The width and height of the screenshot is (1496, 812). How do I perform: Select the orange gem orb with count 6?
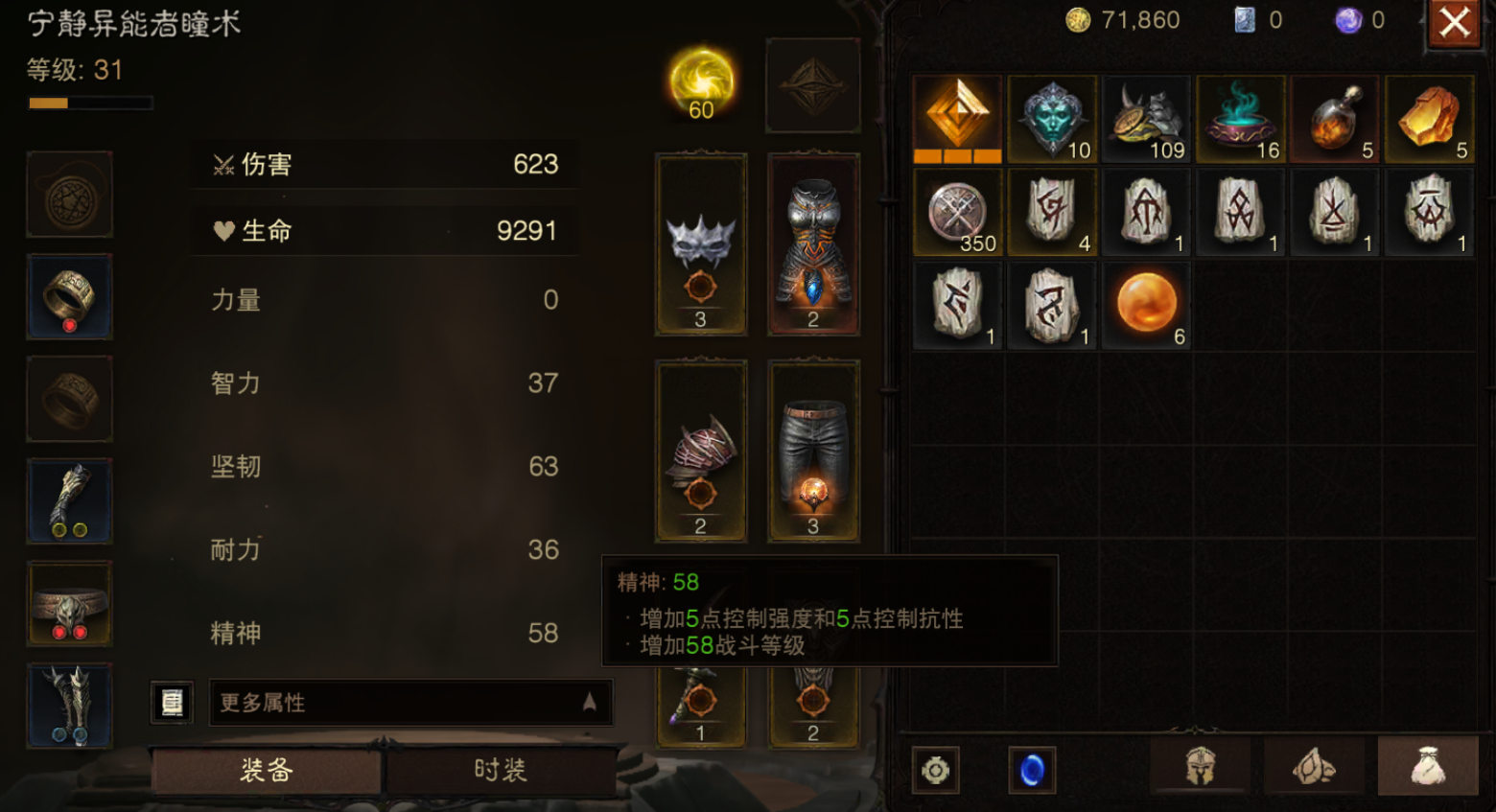(x=1147, y=305)
